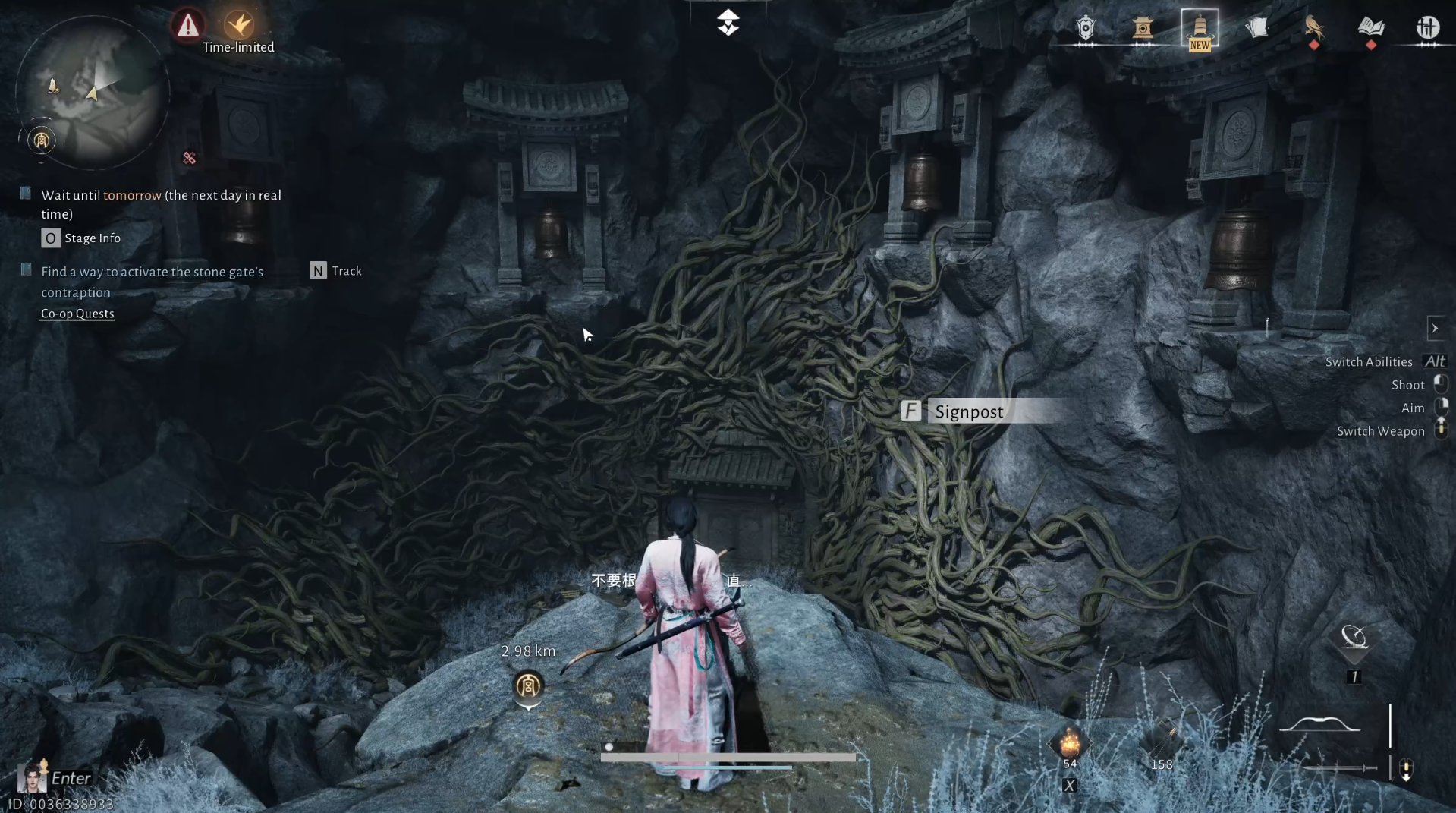Open the Time-limited event icon
This screenshot has height=813, width=1456.
237,26
